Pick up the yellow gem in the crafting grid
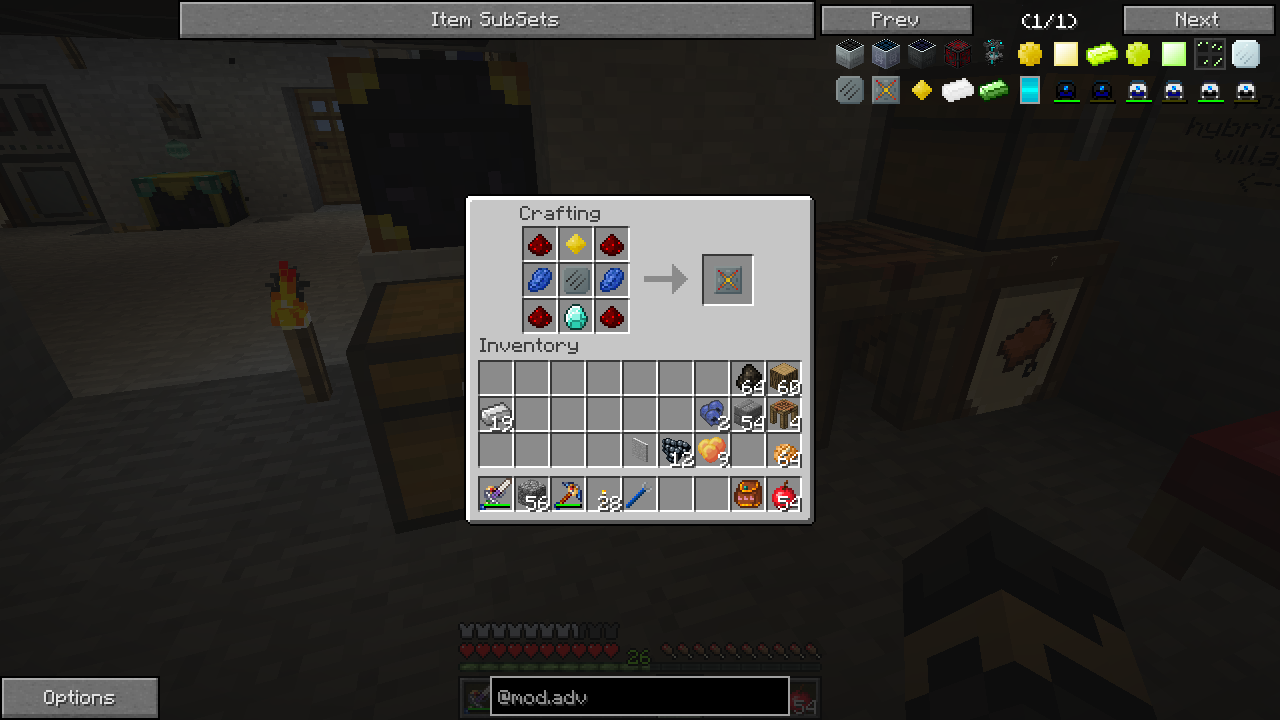The width and height of the screenshot is (1280, 720). click(575, 244)
